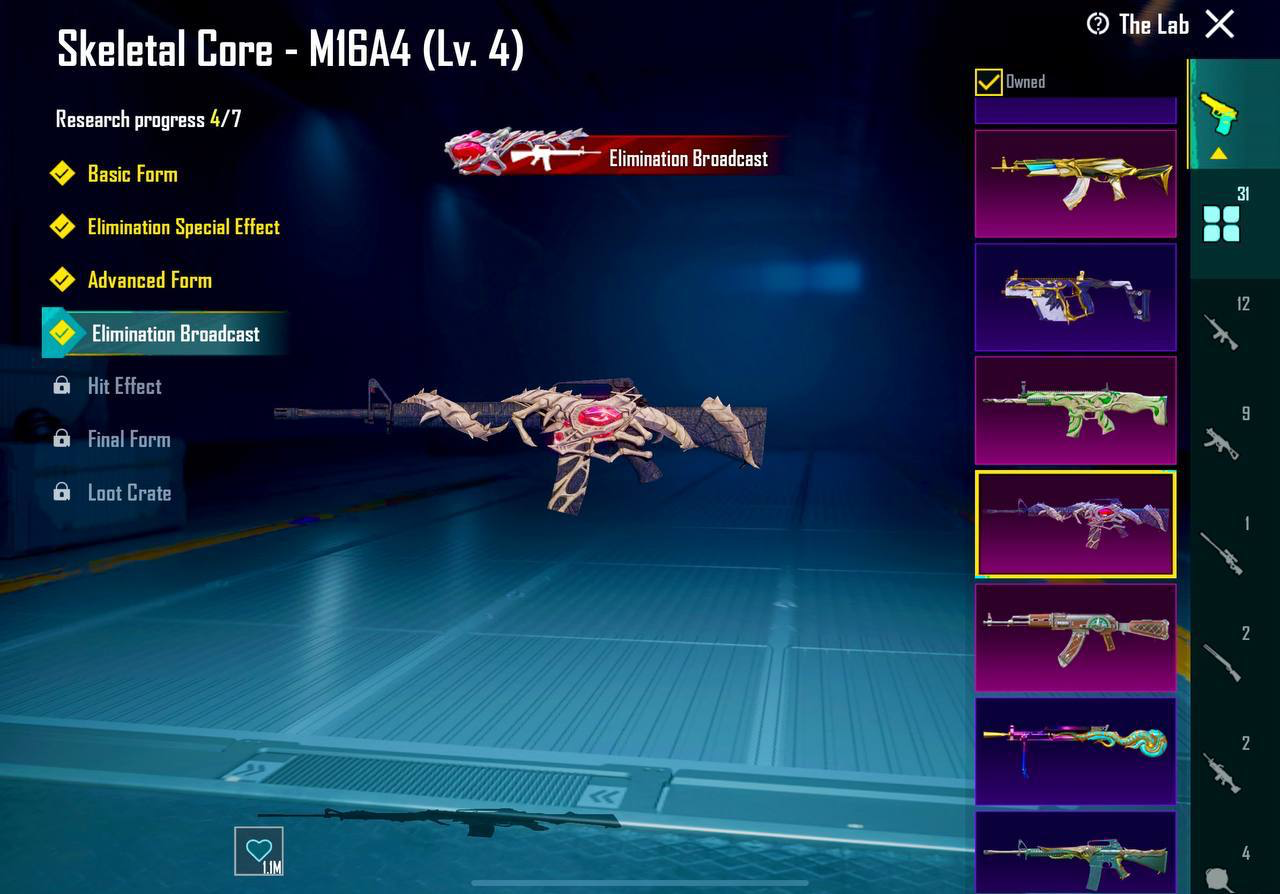This screenshot has height=894, width=1280.
Task: Choose the Advanced Form research stage
Action: coord(149,280)
